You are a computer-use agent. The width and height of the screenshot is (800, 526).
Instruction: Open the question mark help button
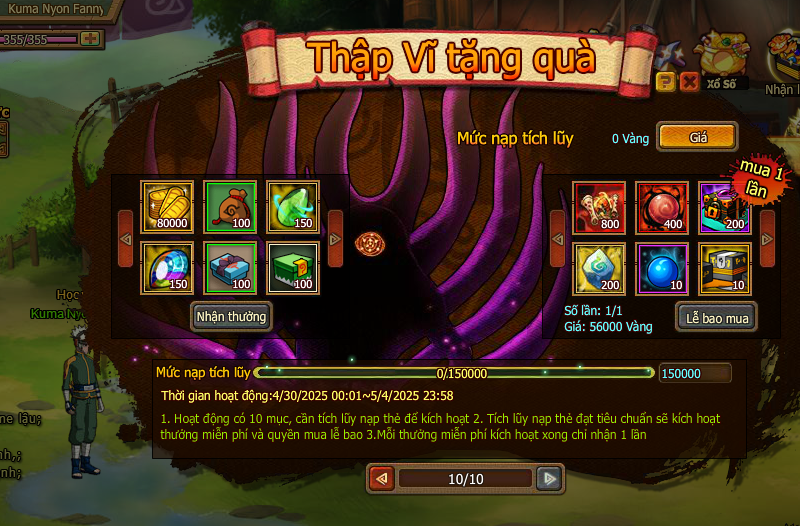click(665, 82)
